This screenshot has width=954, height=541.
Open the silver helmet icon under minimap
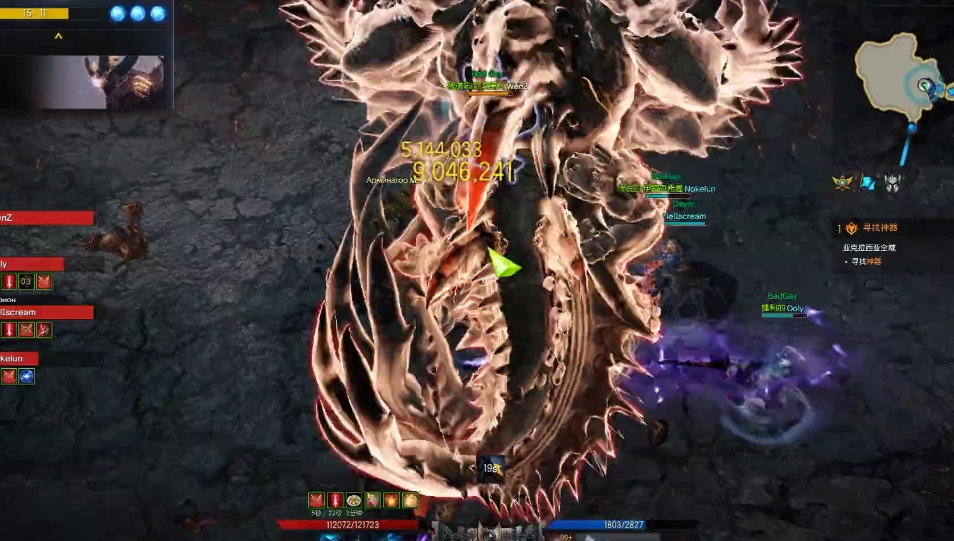click(892, 182)
